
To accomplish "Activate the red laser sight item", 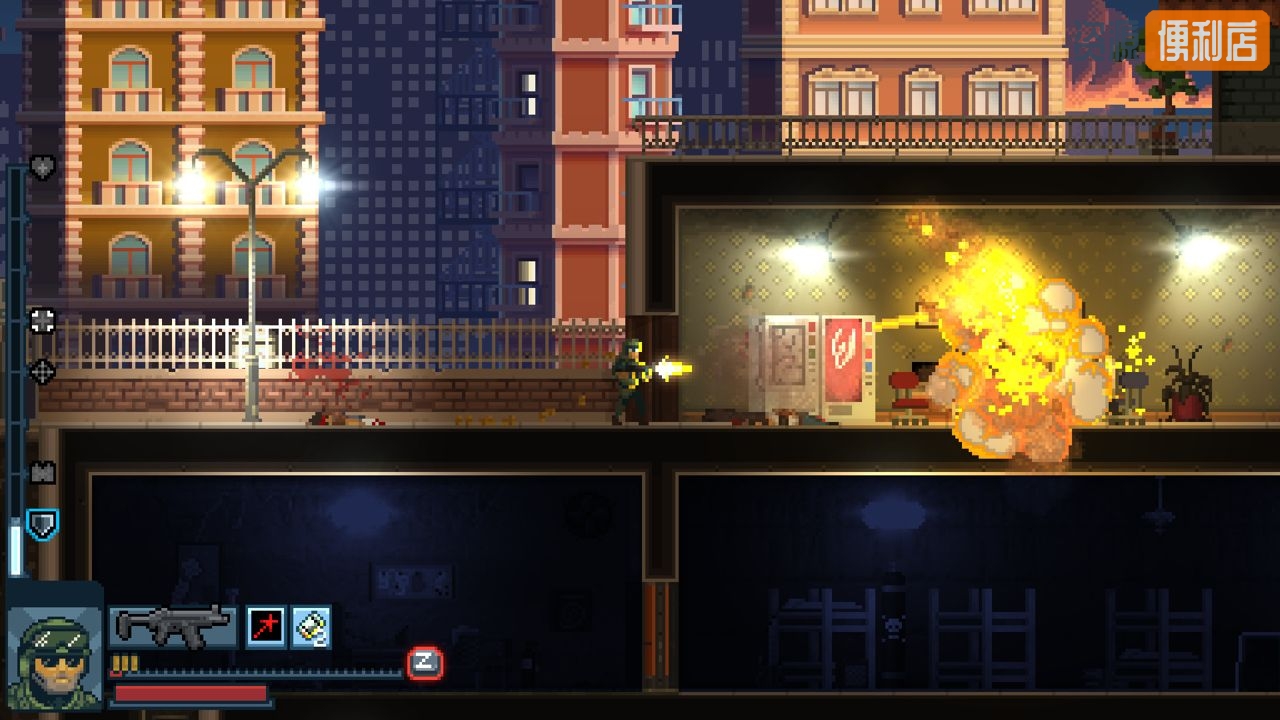I will tap(266, 627).
